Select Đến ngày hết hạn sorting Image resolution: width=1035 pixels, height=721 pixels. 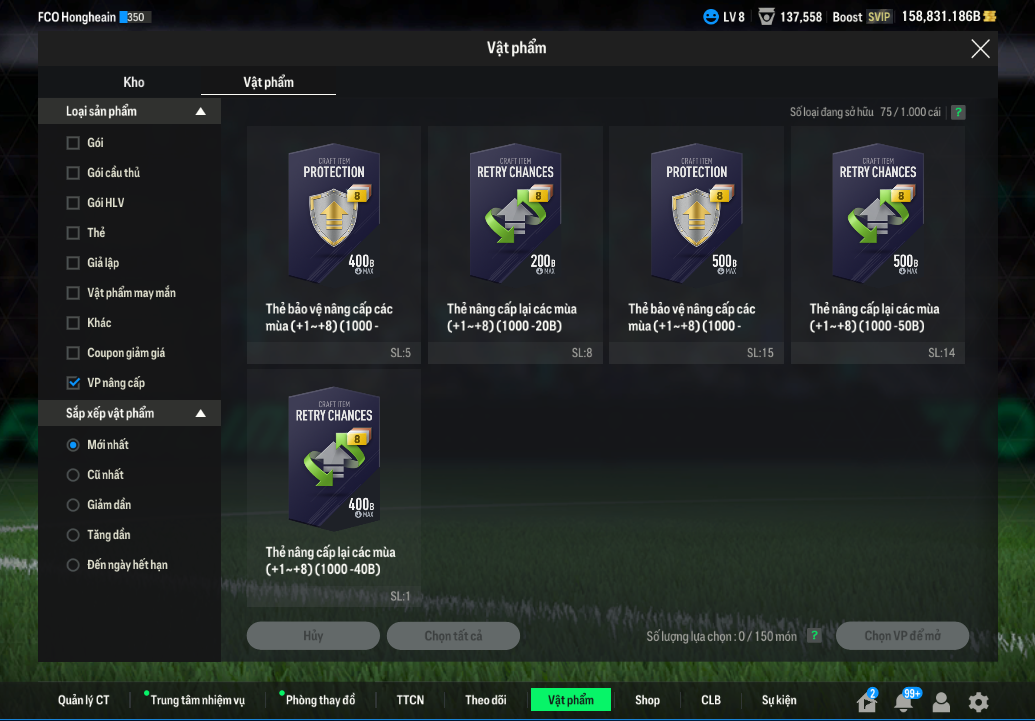(x=73, y=565)
